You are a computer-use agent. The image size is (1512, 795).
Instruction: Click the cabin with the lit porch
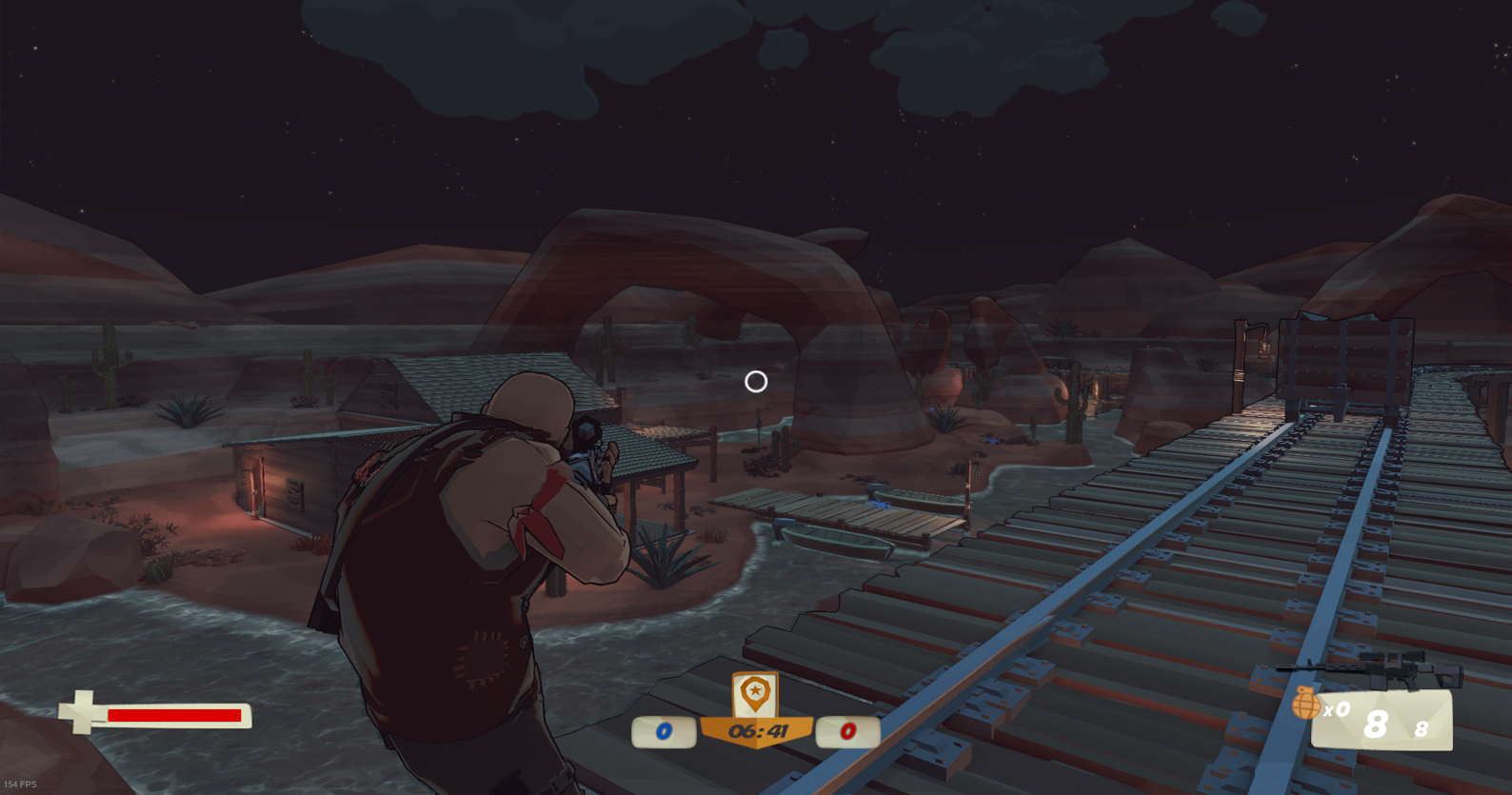286,476
